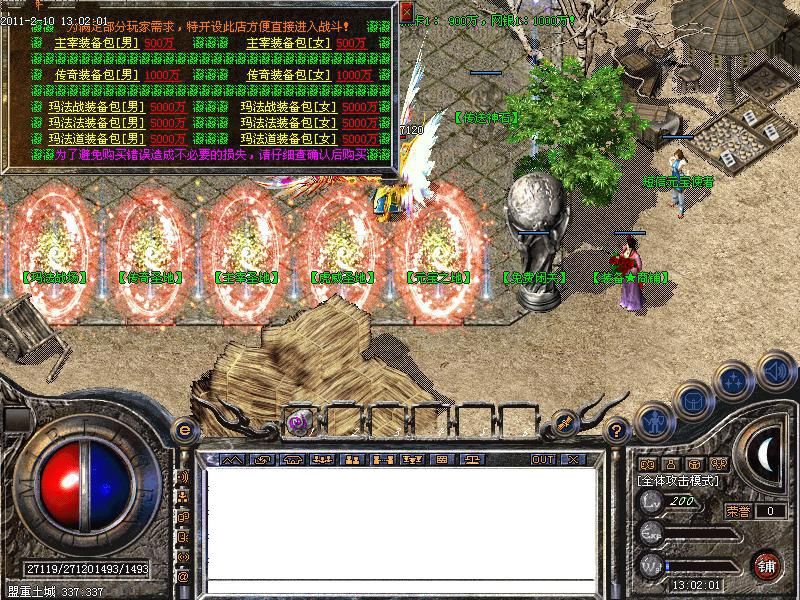Open the bag inventory round button
This screenshot has width=800, height=600.
pos(693,400)
